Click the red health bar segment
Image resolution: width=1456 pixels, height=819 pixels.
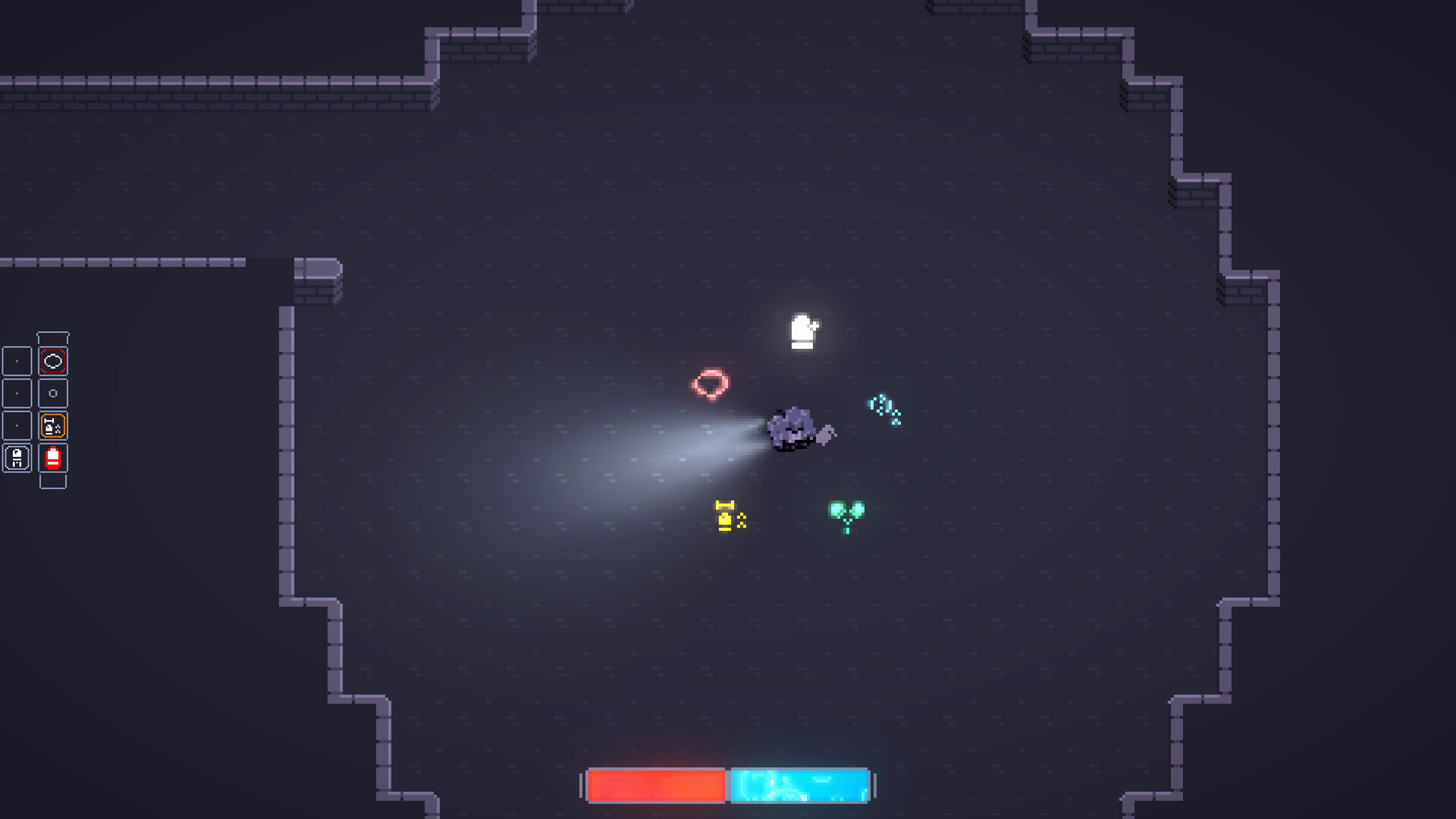click(656, 786)
